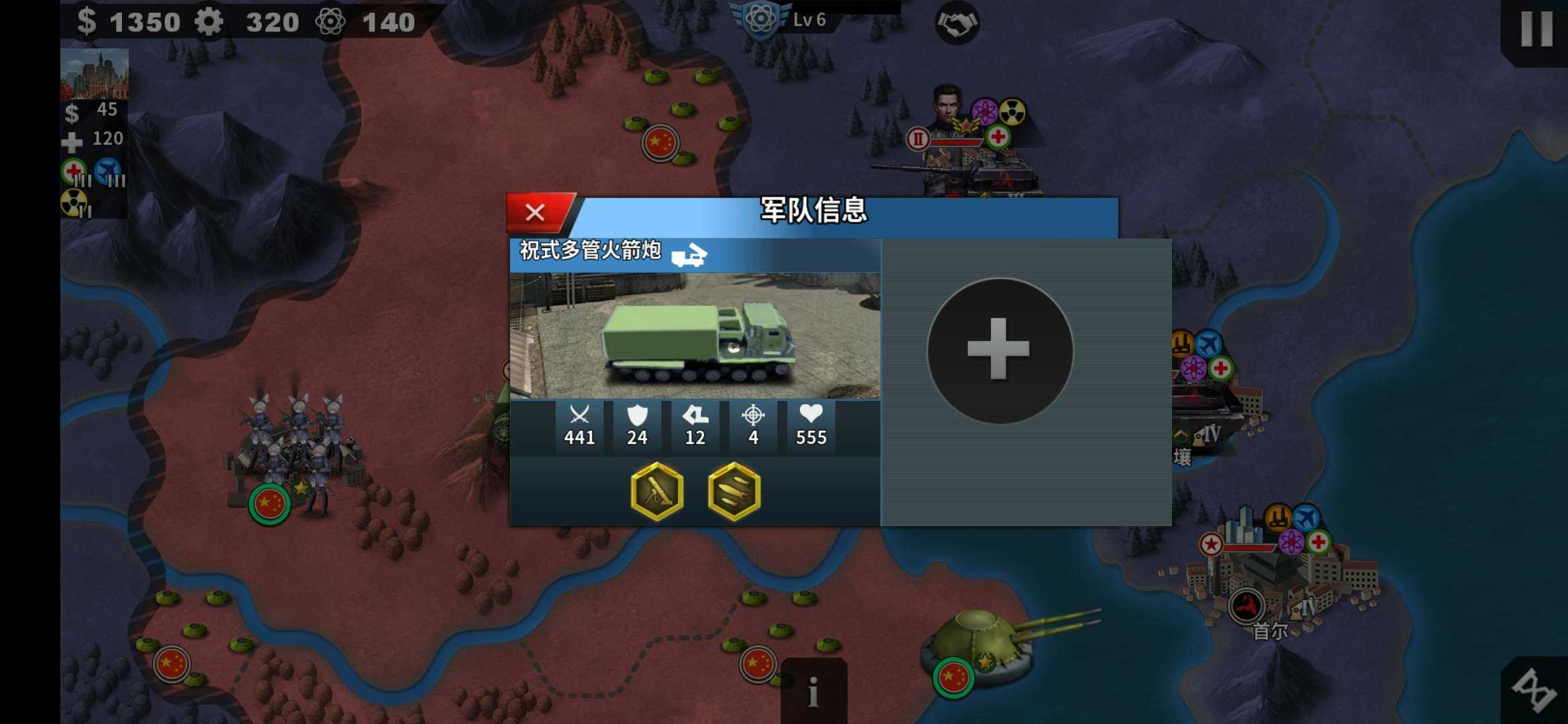Click the crosshair accuracy stat icon

753,416
